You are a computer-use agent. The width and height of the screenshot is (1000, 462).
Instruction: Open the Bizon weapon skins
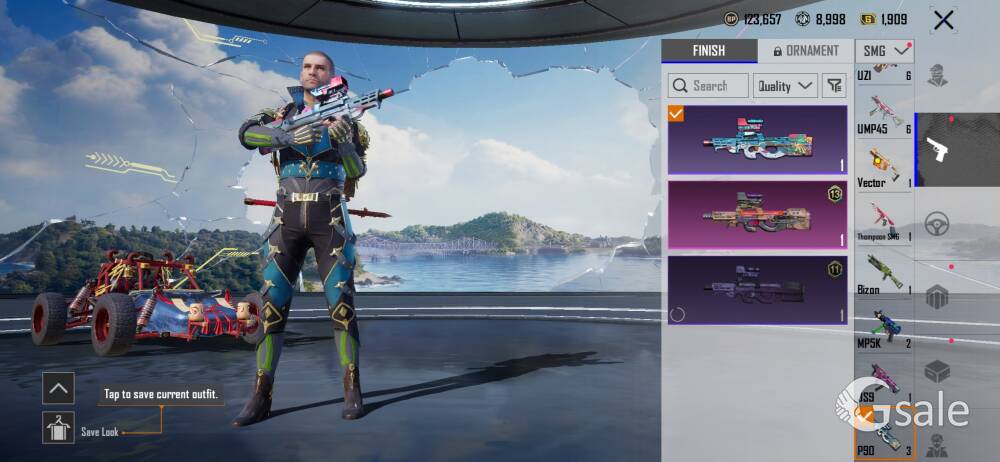(x=884, y=276)
